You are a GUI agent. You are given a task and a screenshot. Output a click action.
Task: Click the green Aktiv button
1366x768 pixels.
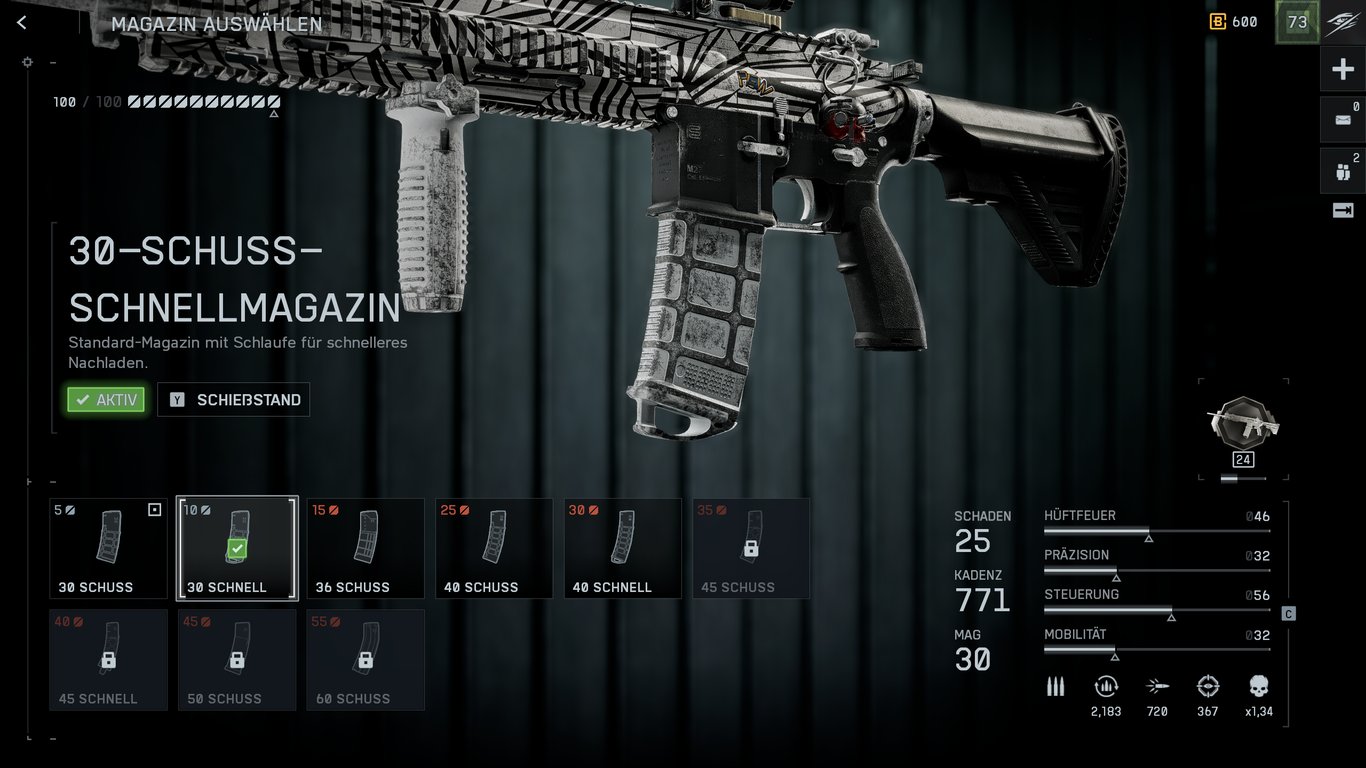(106, 400)
